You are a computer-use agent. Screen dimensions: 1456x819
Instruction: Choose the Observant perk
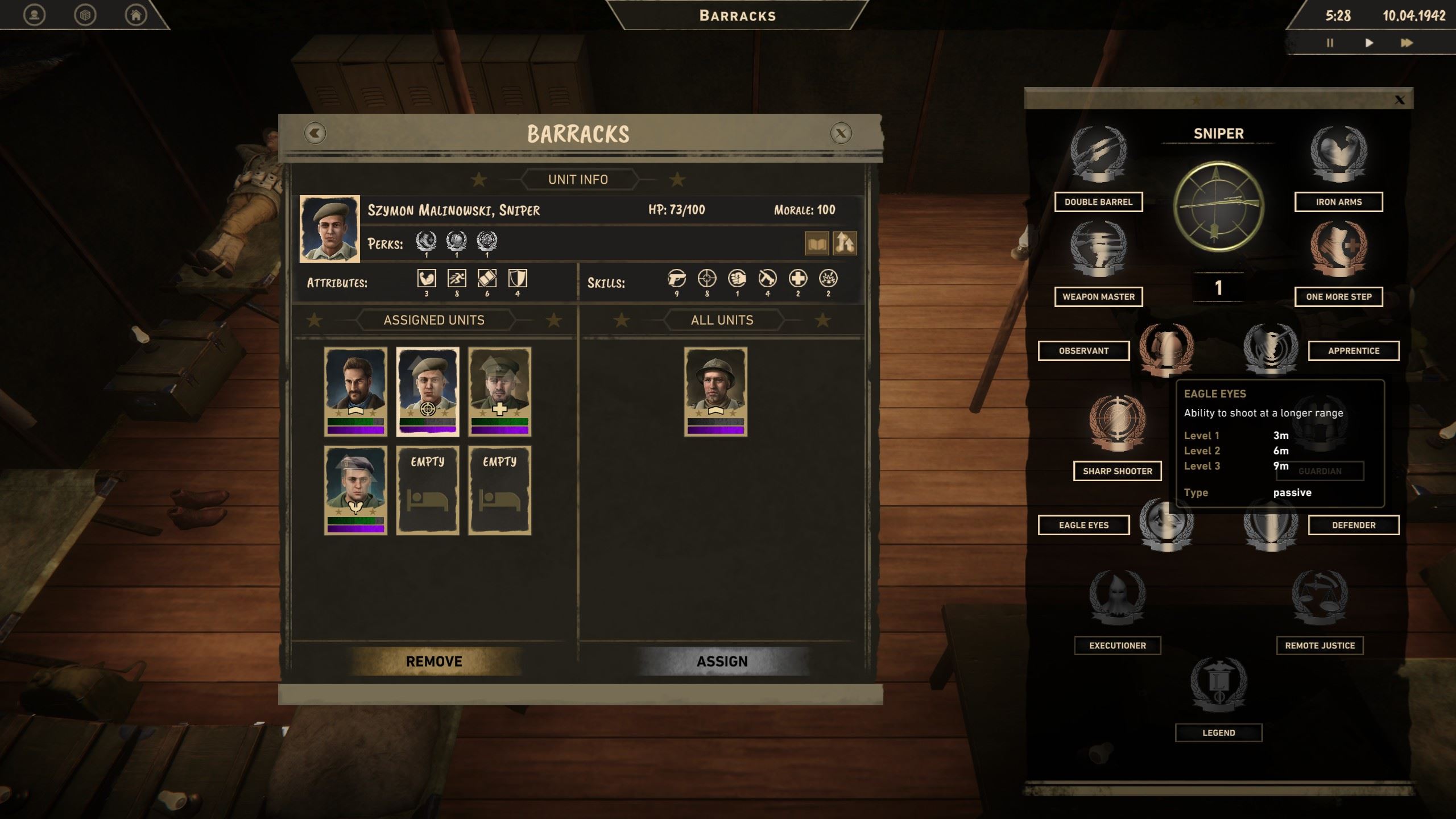(1083, 351)
